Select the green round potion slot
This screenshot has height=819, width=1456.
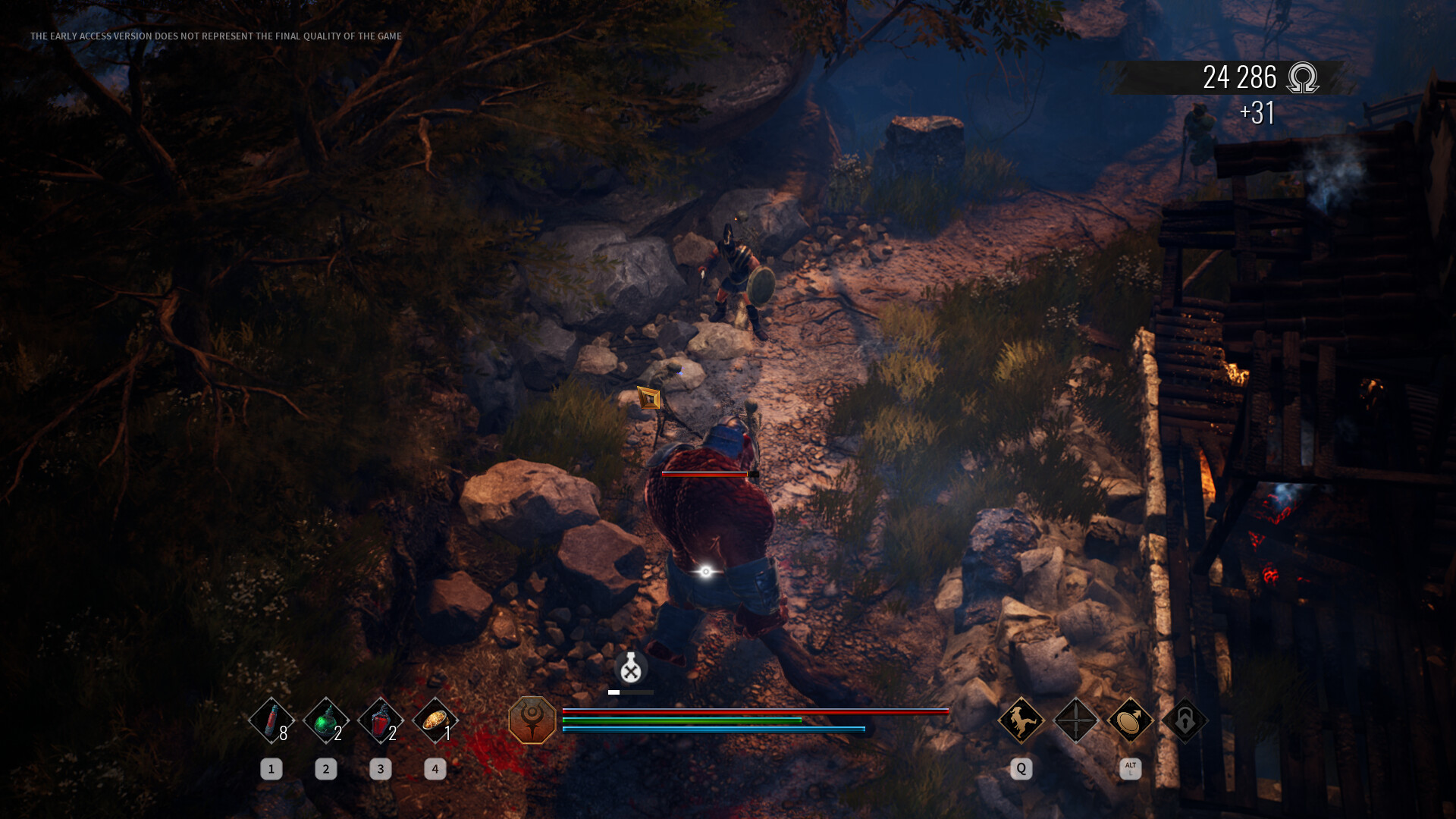(325, 720)
